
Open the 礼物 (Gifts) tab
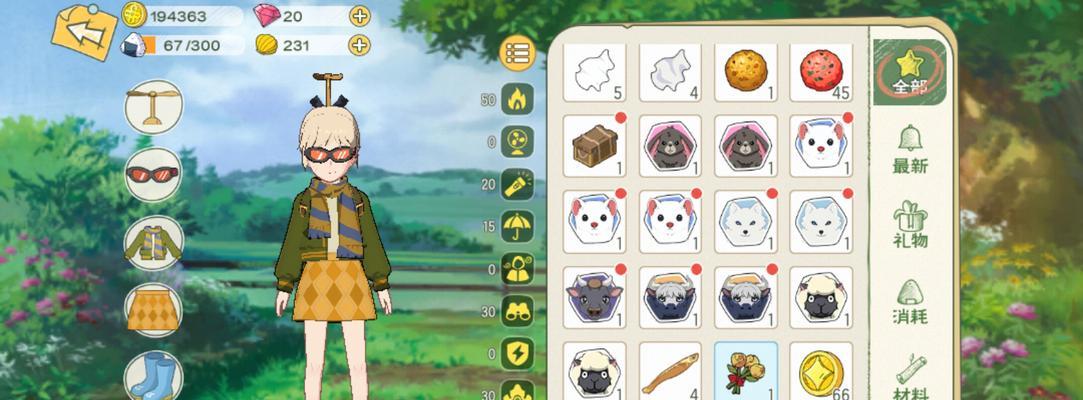click(910, 225)
